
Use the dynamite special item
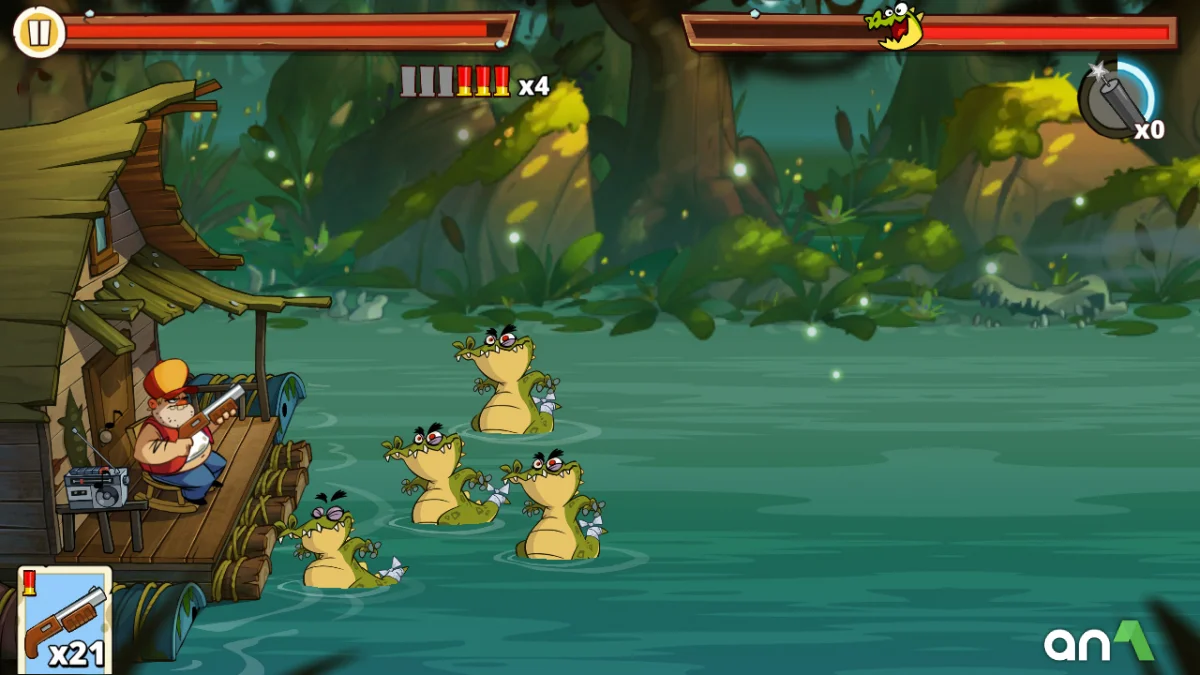[x=1118, y=99]
